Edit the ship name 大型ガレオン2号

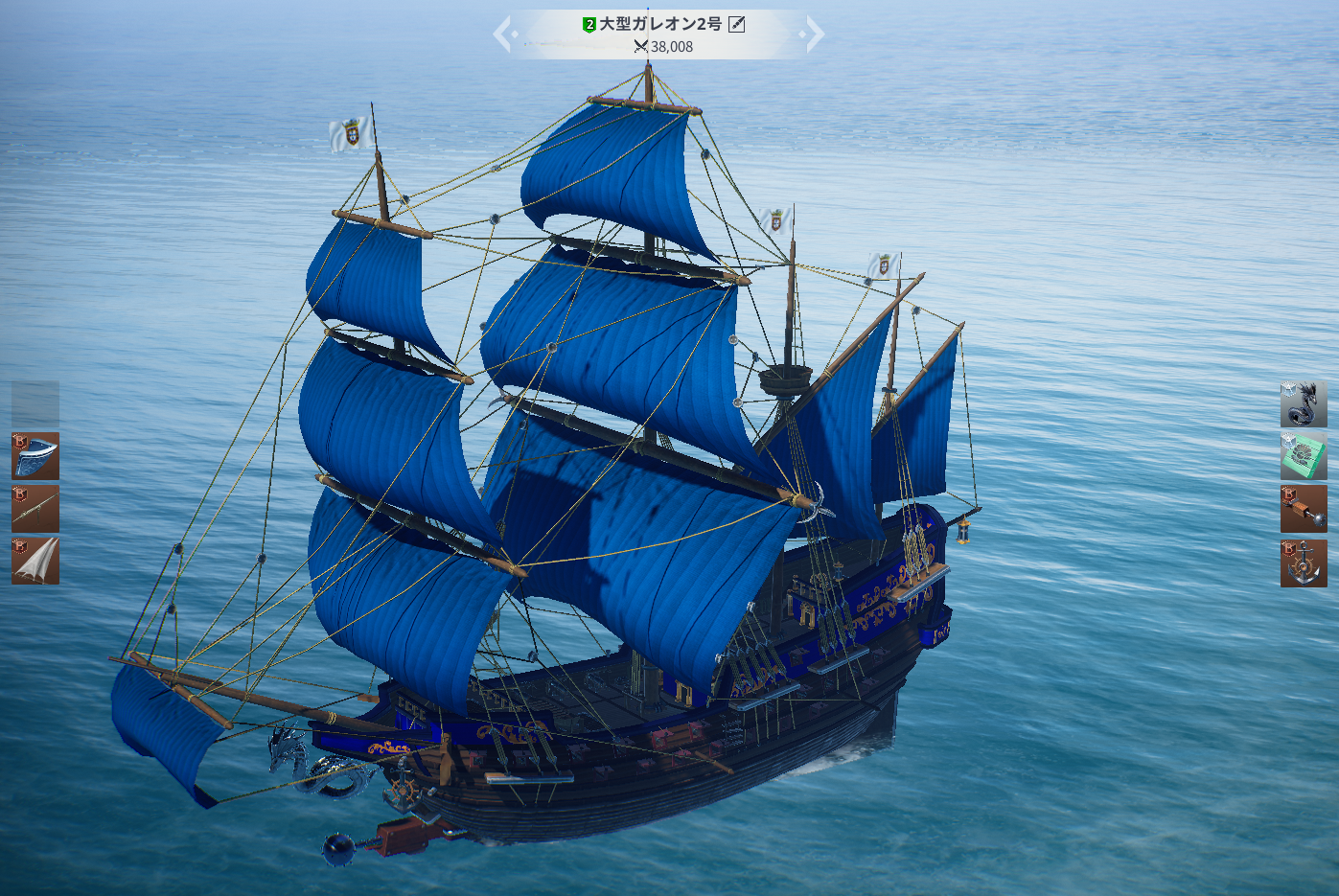pyautogui.click(x=737, y=24)
